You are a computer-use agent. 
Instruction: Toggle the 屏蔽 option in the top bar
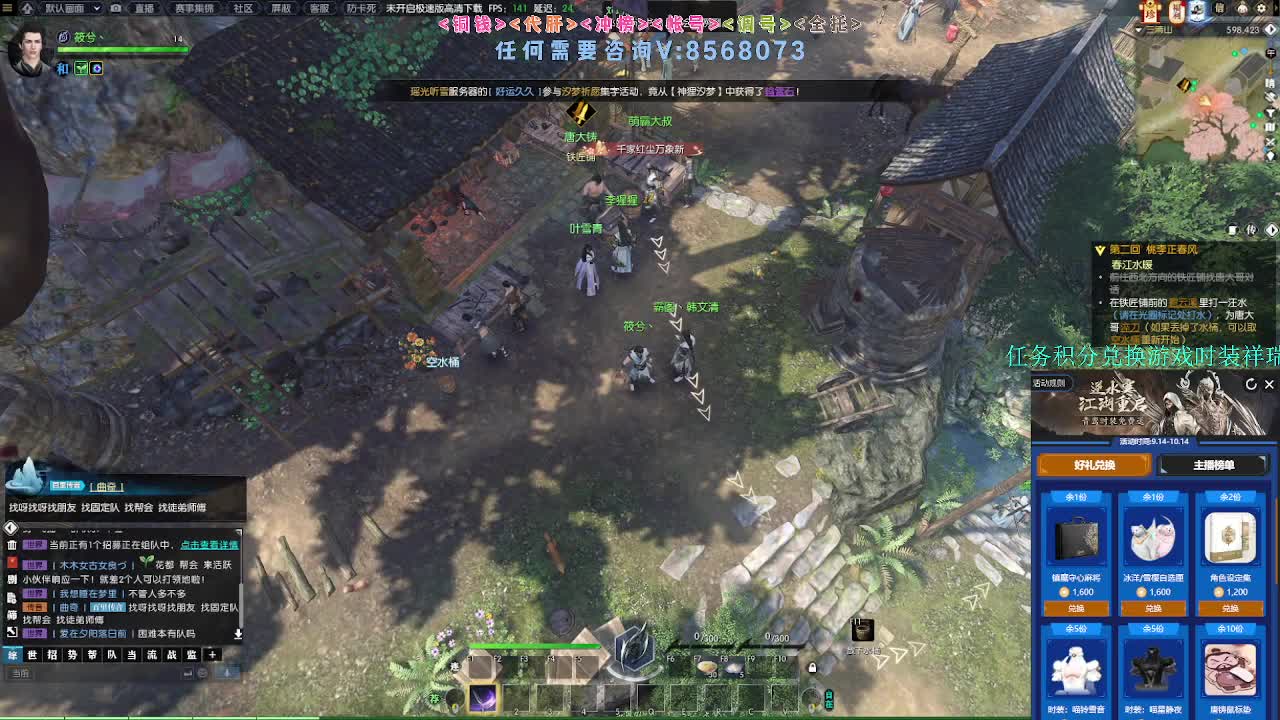[279, 9]
